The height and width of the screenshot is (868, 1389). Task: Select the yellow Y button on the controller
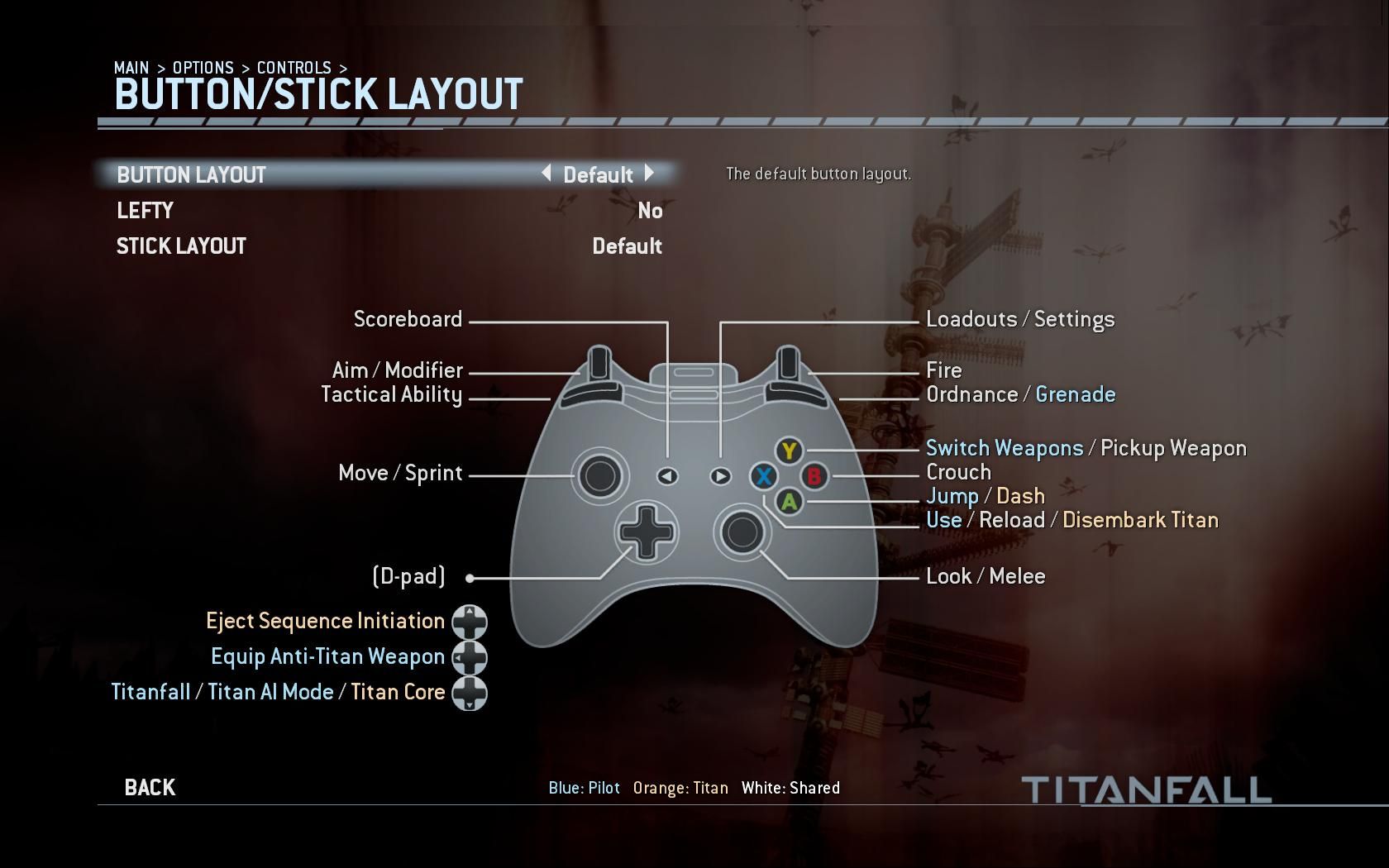click(788, 451)
